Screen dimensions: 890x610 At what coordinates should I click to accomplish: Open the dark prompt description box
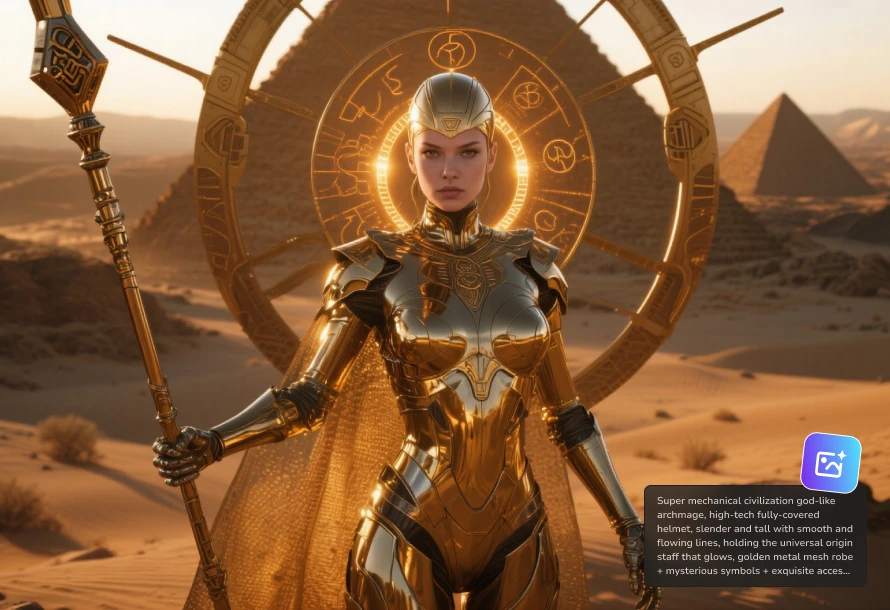755,535
